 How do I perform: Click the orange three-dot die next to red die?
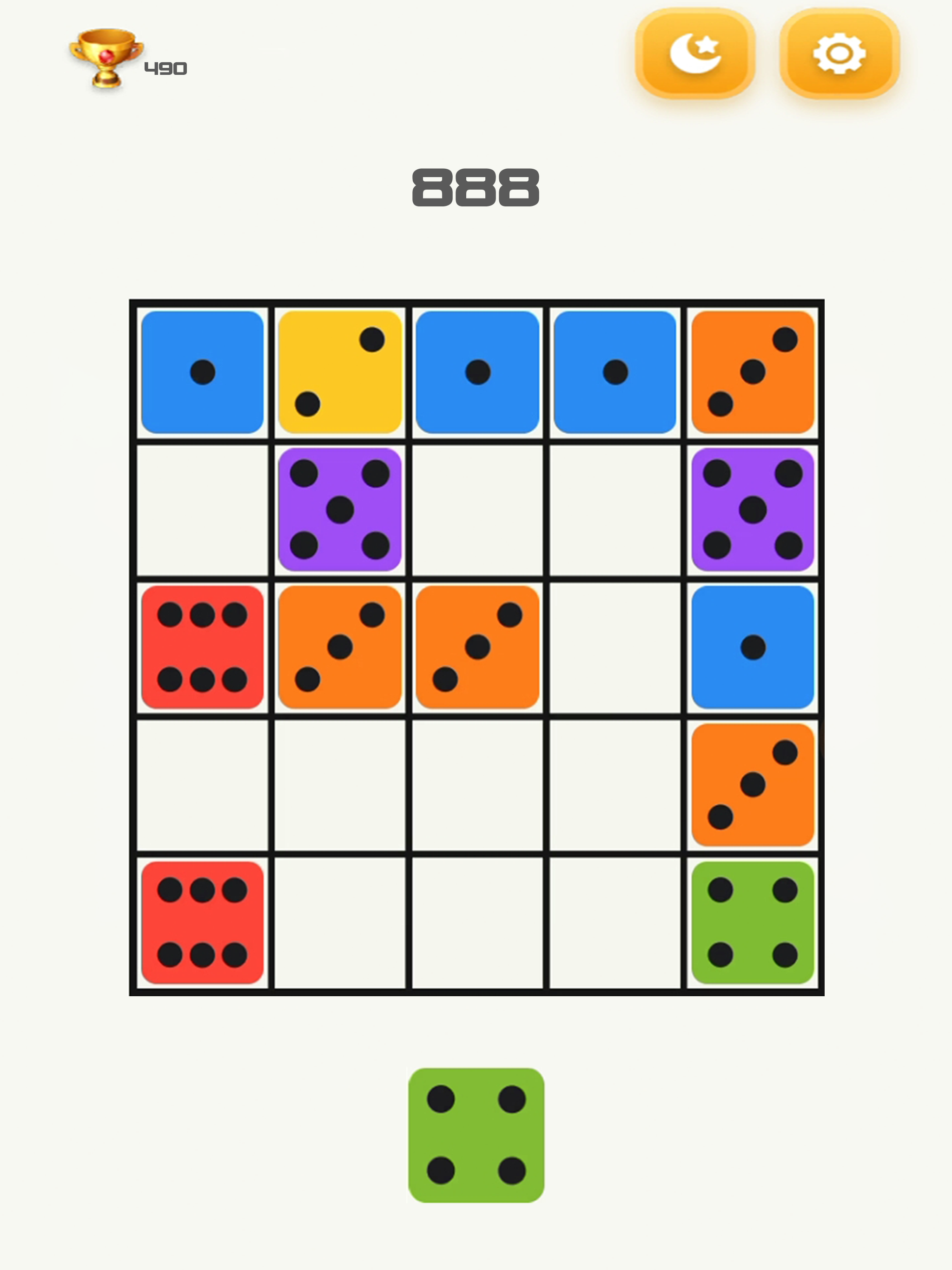340,648
